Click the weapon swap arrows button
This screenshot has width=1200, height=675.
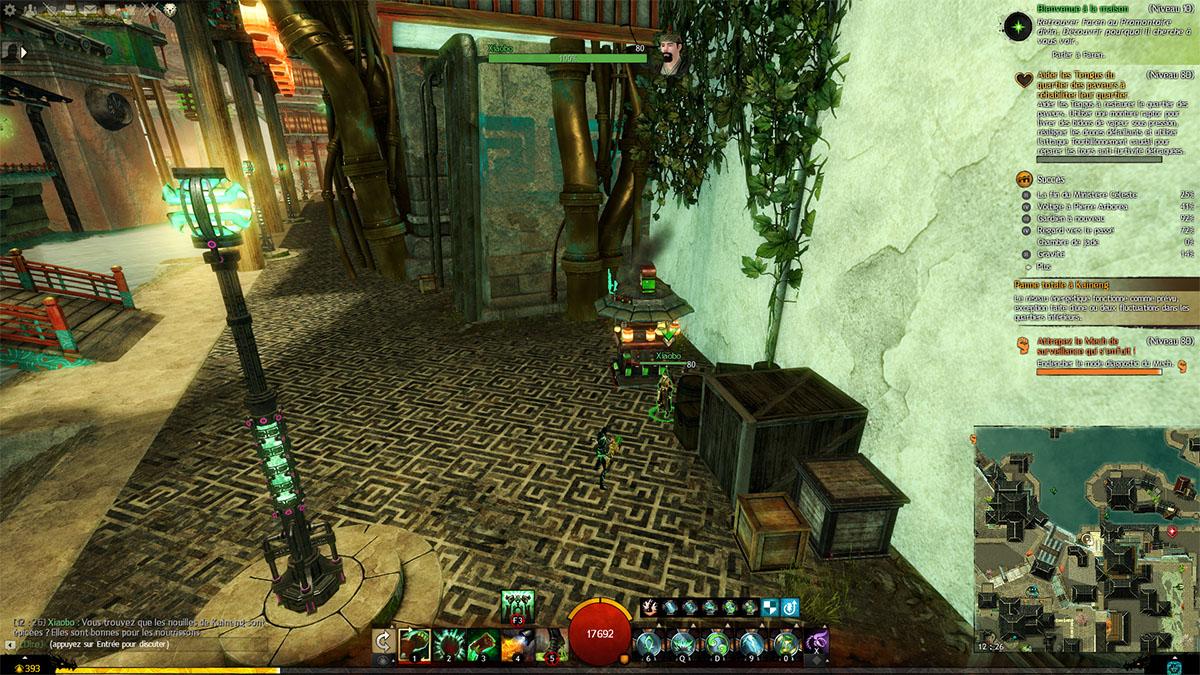pos(383,641)
